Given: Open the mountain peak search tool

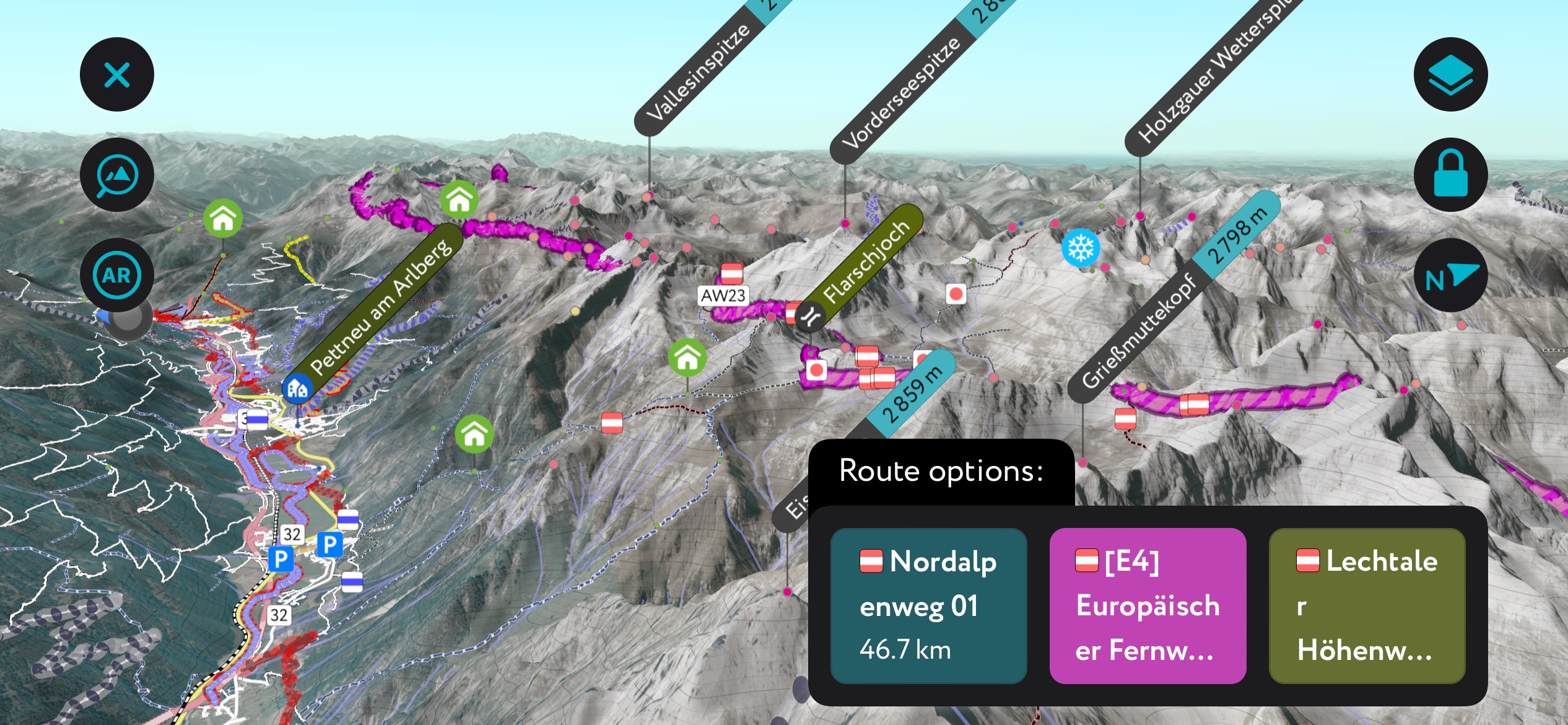Looking at the screenshot, I should tap(116, 175).
